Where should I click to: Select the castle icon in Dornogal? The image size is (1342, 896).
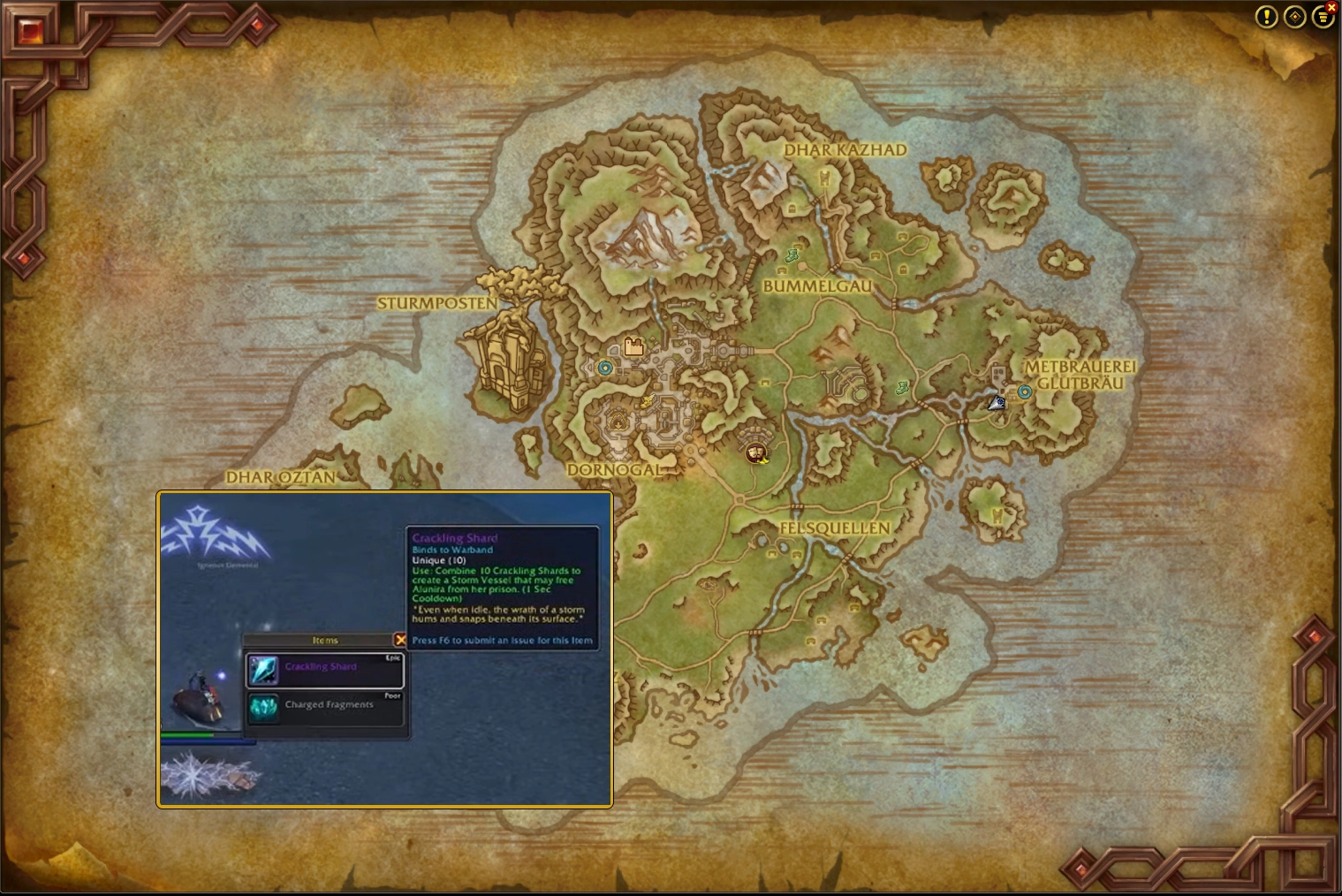[x=633, y=346]
